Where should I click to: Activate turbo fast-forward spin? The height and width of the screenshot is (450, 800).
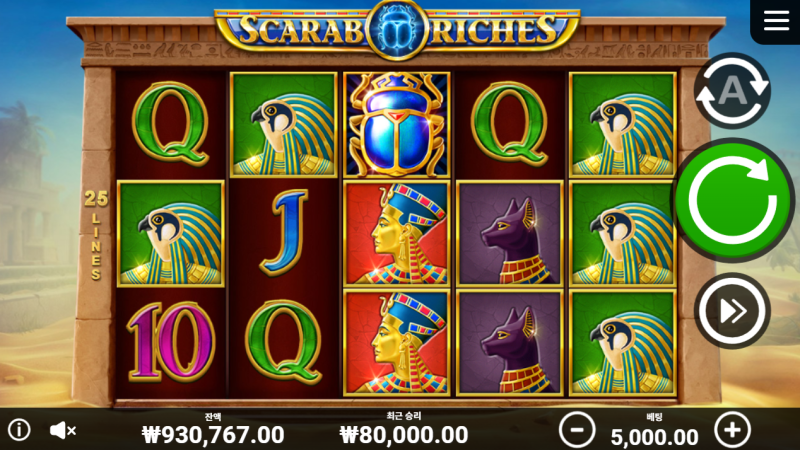pyautogui.click(x=732, y=311)
